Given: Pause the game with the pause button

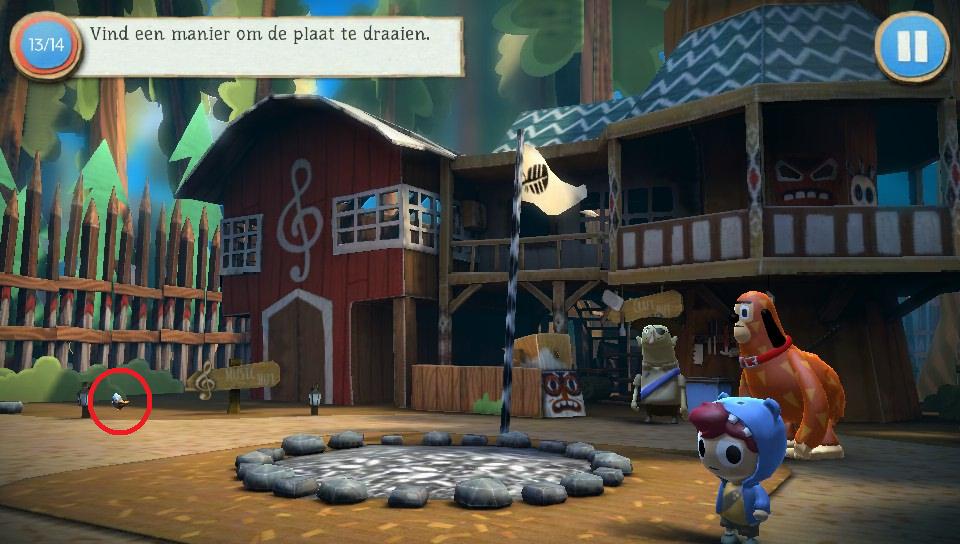Looking at the screenshot, I should tap(911, 46).
